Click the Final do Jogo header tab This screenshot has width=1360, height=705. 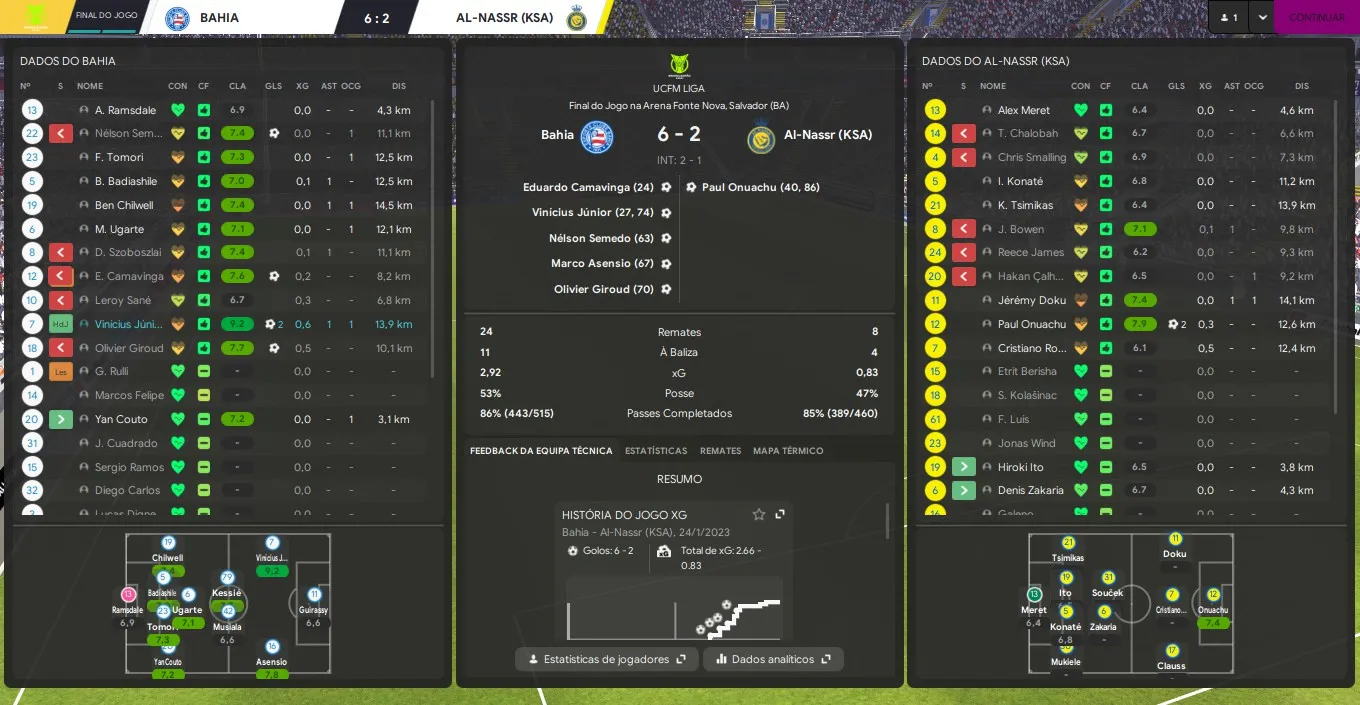[106, 17]
